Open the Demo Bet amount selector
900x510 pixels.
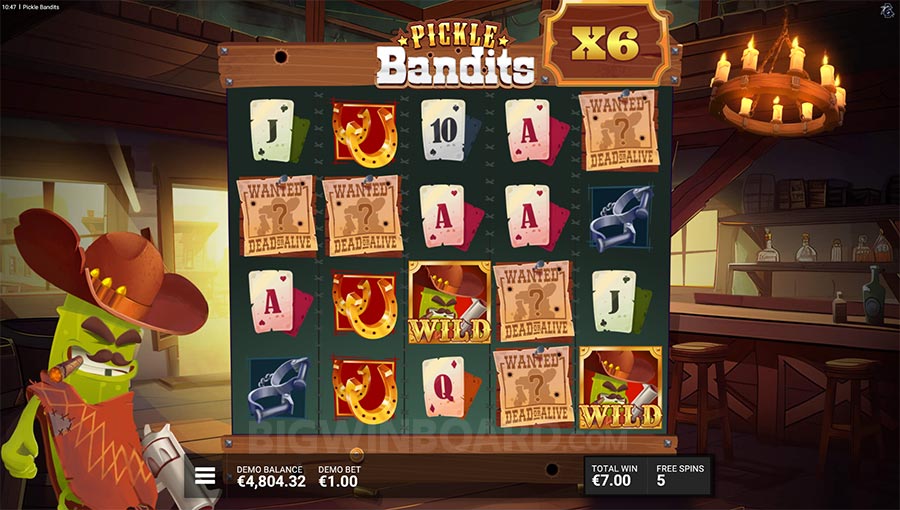coord(339,477)
